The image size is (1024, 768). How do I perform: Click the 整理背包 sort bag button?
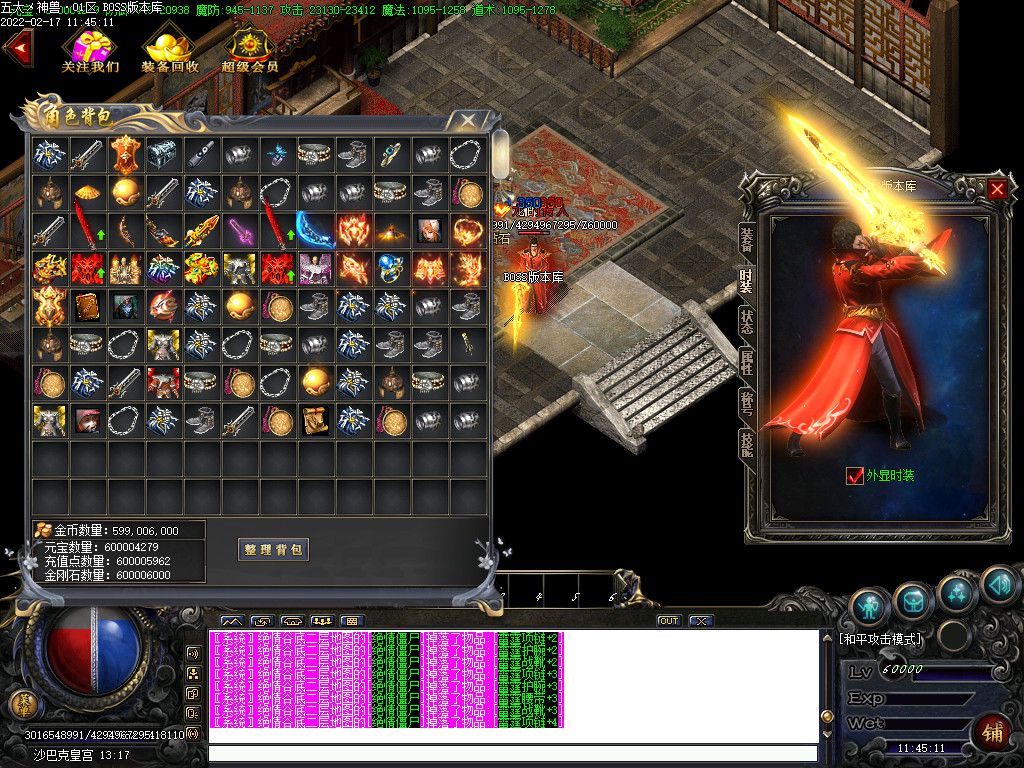[x=273, y=549]
